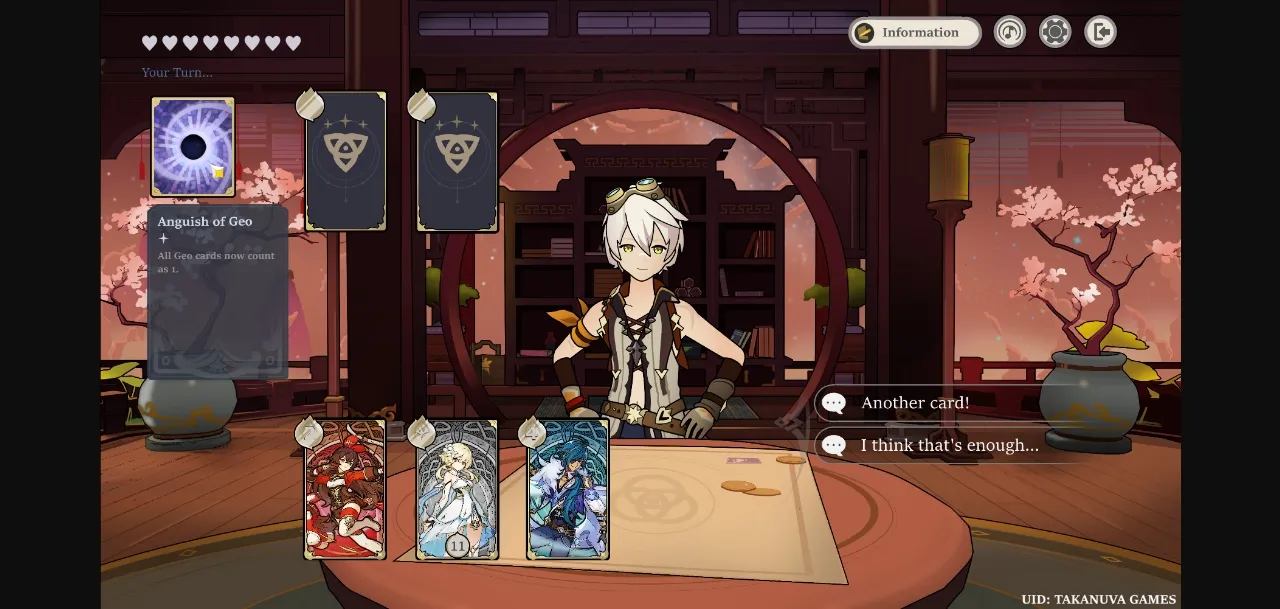Select the blue-haired character card

click(x=568, y=489)
